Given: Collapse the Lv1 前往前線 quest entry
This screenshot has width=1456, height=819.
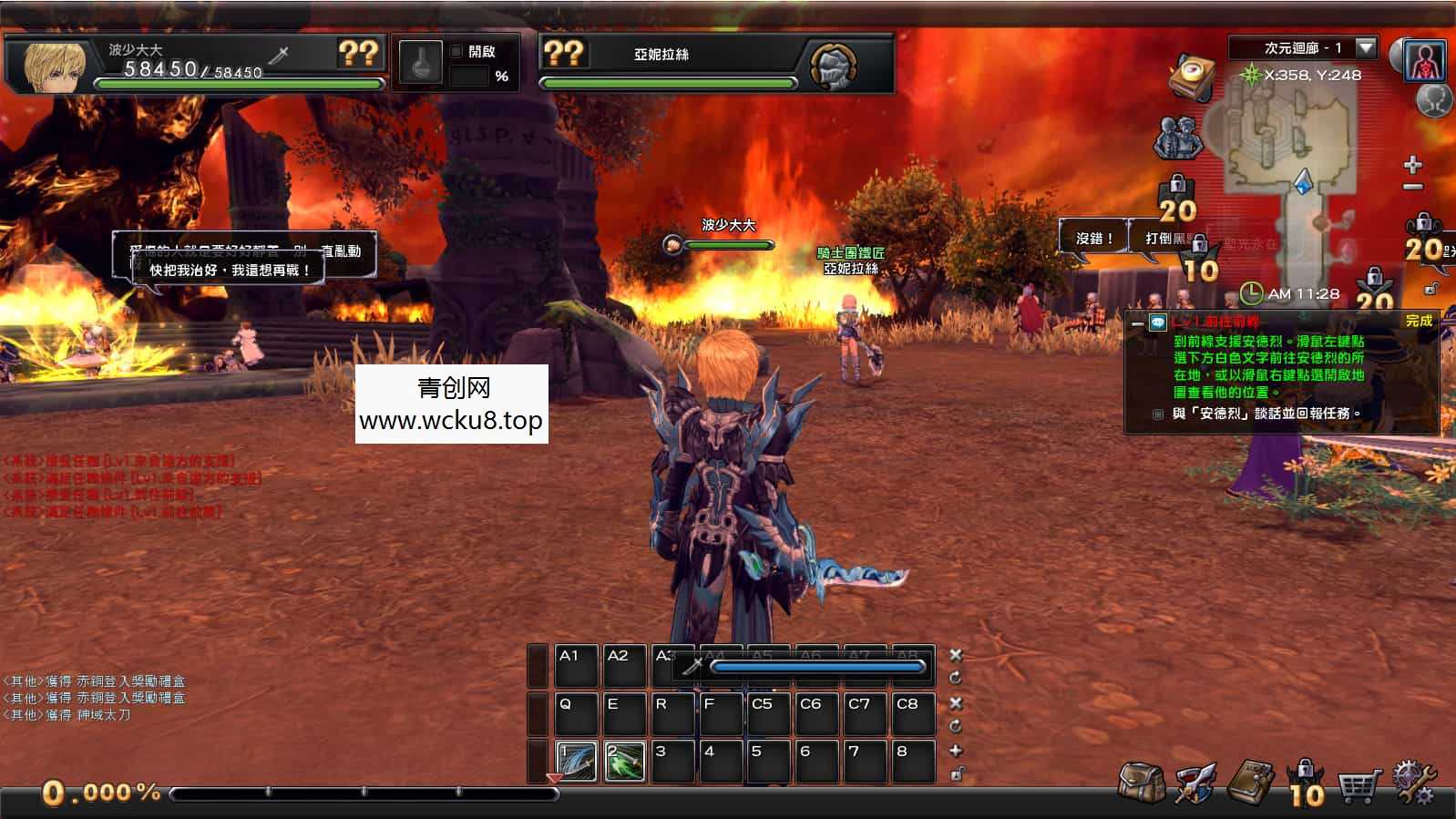Looking at the screenshot, I should coord(1137,323).
